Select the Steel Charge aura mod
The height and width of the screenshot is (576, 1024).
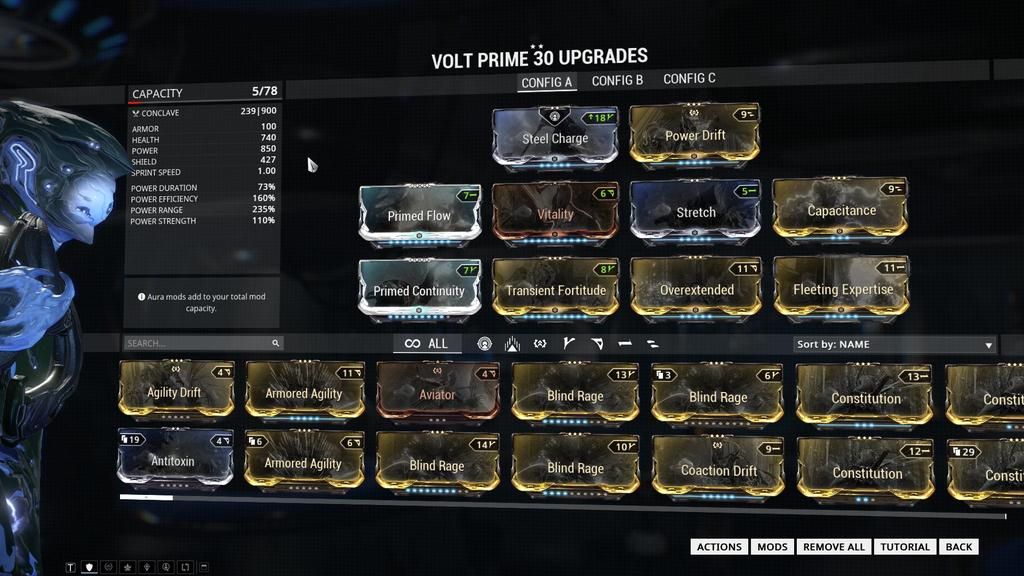(555, 138)
